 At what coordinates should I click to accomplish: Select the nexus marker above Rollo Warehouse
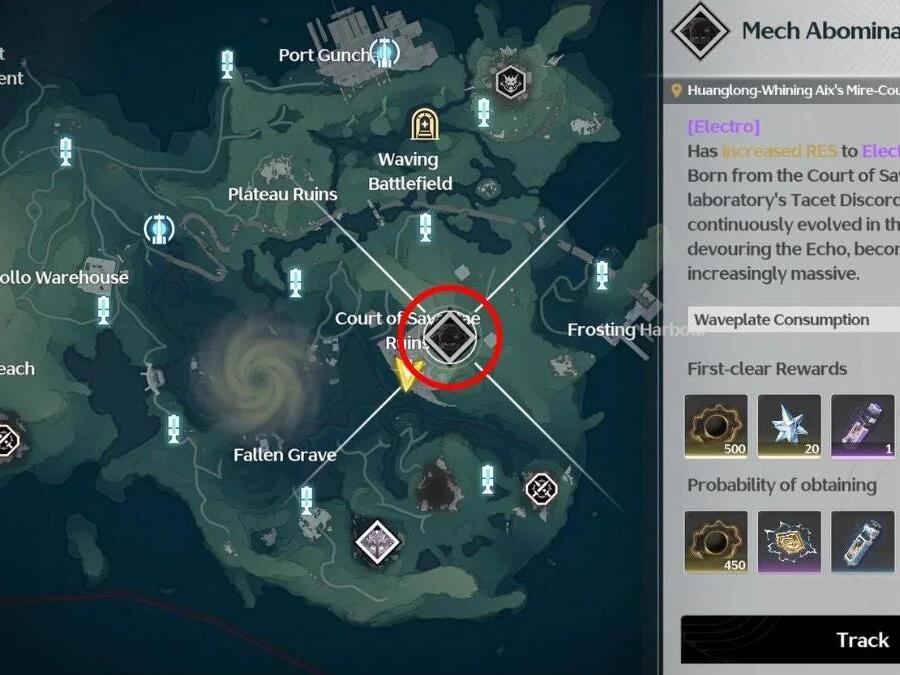(158, 229)
